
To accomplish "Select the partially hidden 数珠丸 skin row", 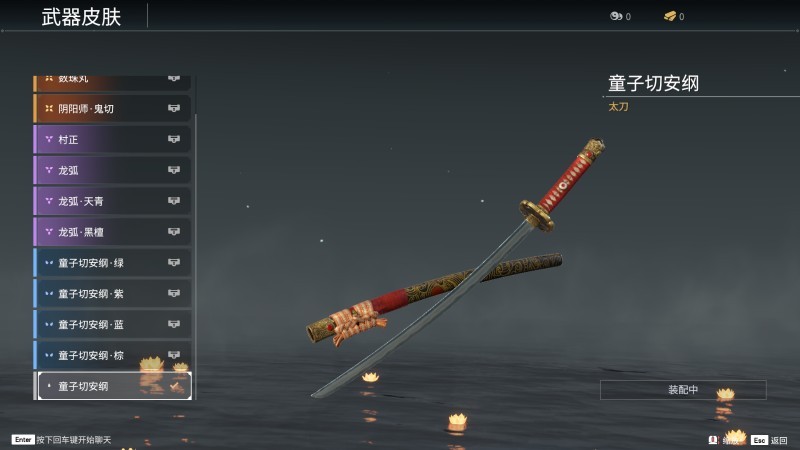I will click(x=112, y=79).
